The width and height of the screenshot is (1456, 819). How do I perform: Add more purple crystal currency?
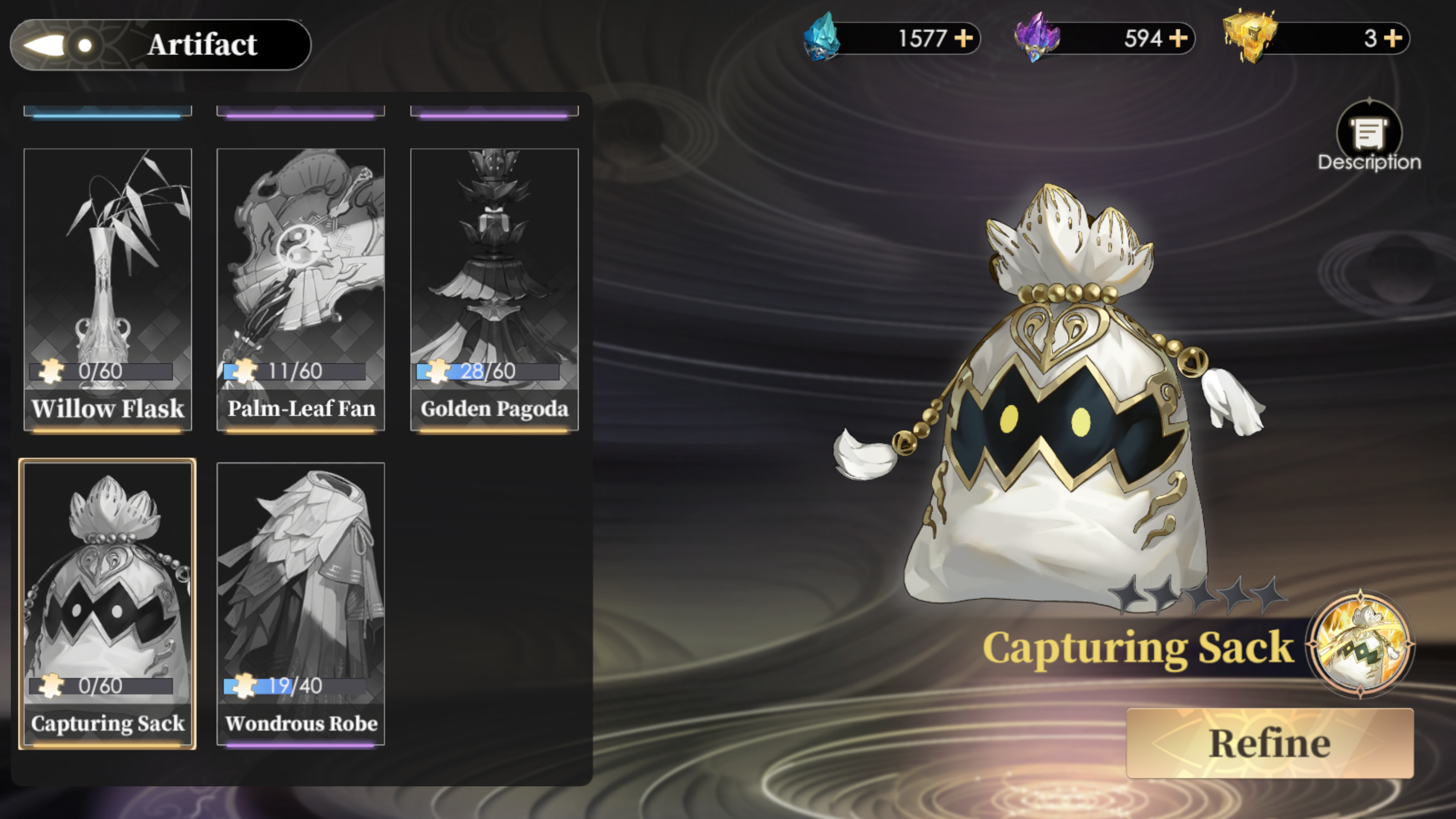click(1178, 38)
